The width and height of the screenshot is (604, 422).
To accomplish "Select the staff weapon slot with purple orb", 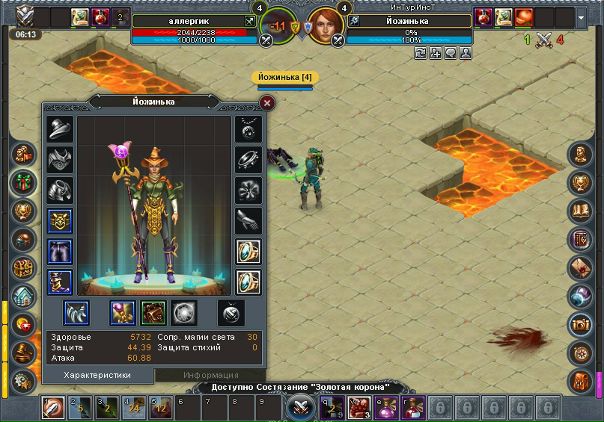I will point(122,313).
